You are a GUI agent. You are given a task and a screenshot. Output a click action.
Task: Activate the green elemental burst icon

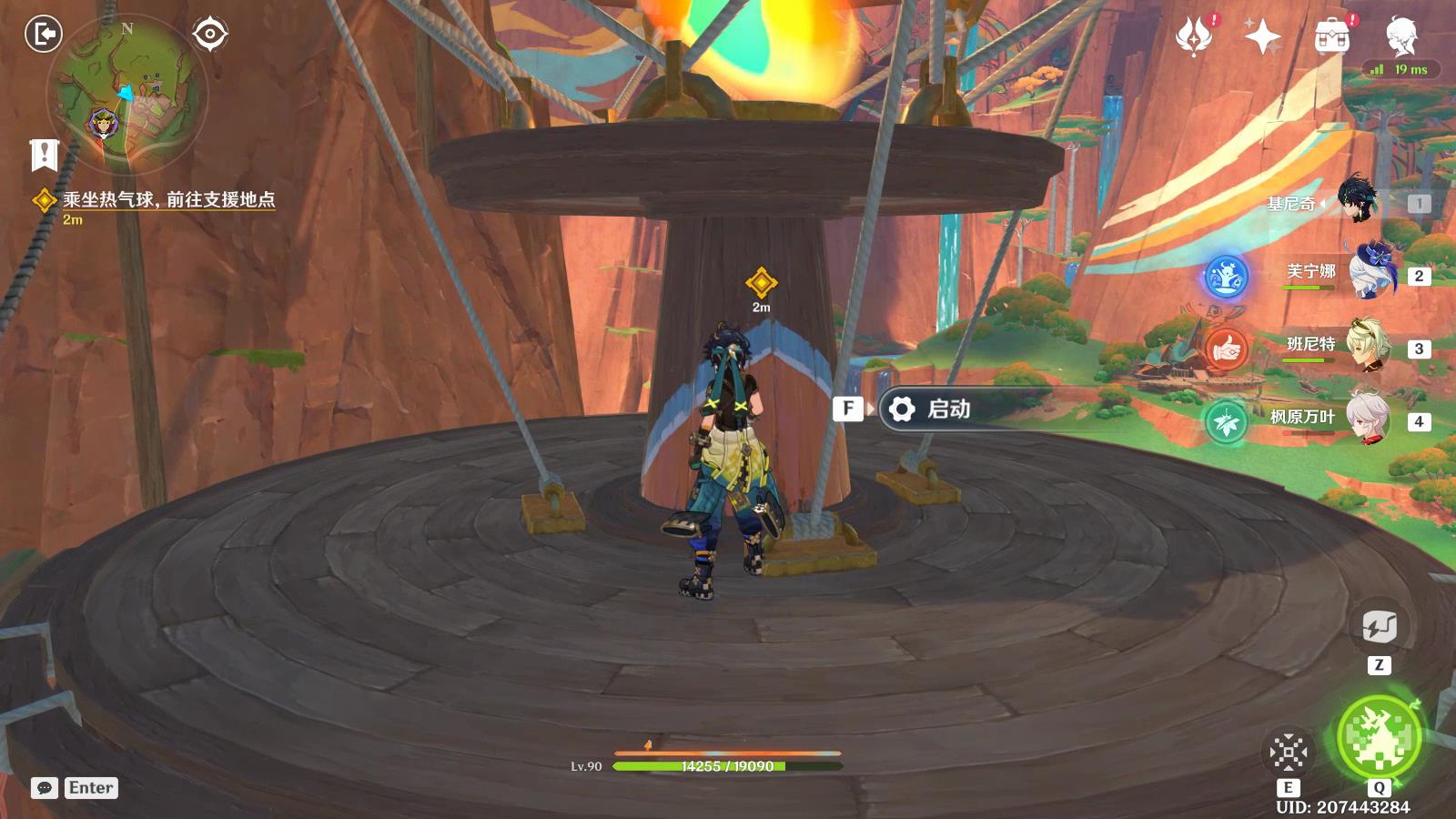1379,738
